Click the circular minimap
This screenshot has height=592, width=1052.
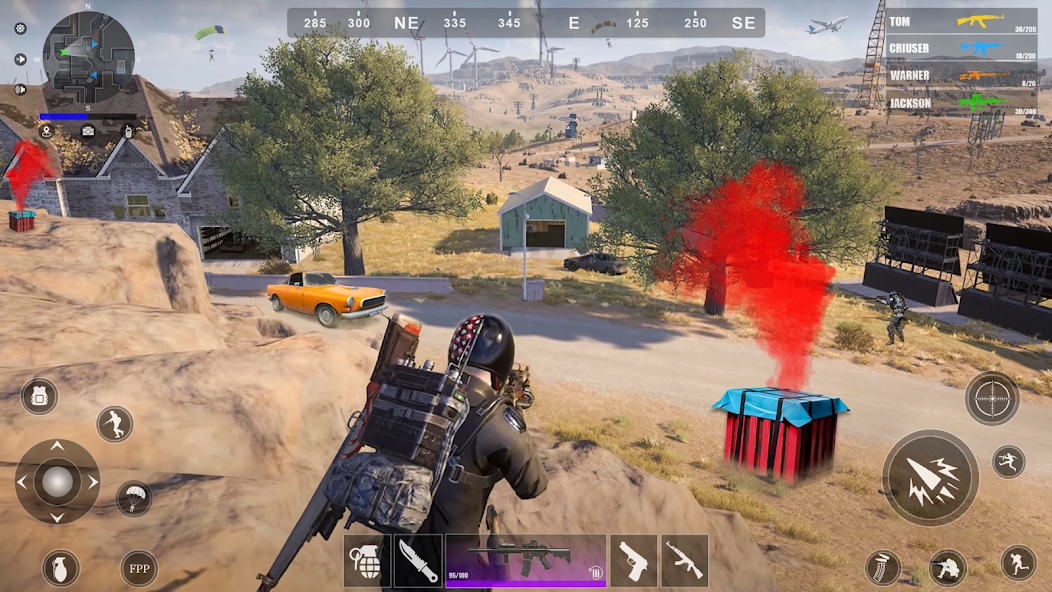coord(88,58)
